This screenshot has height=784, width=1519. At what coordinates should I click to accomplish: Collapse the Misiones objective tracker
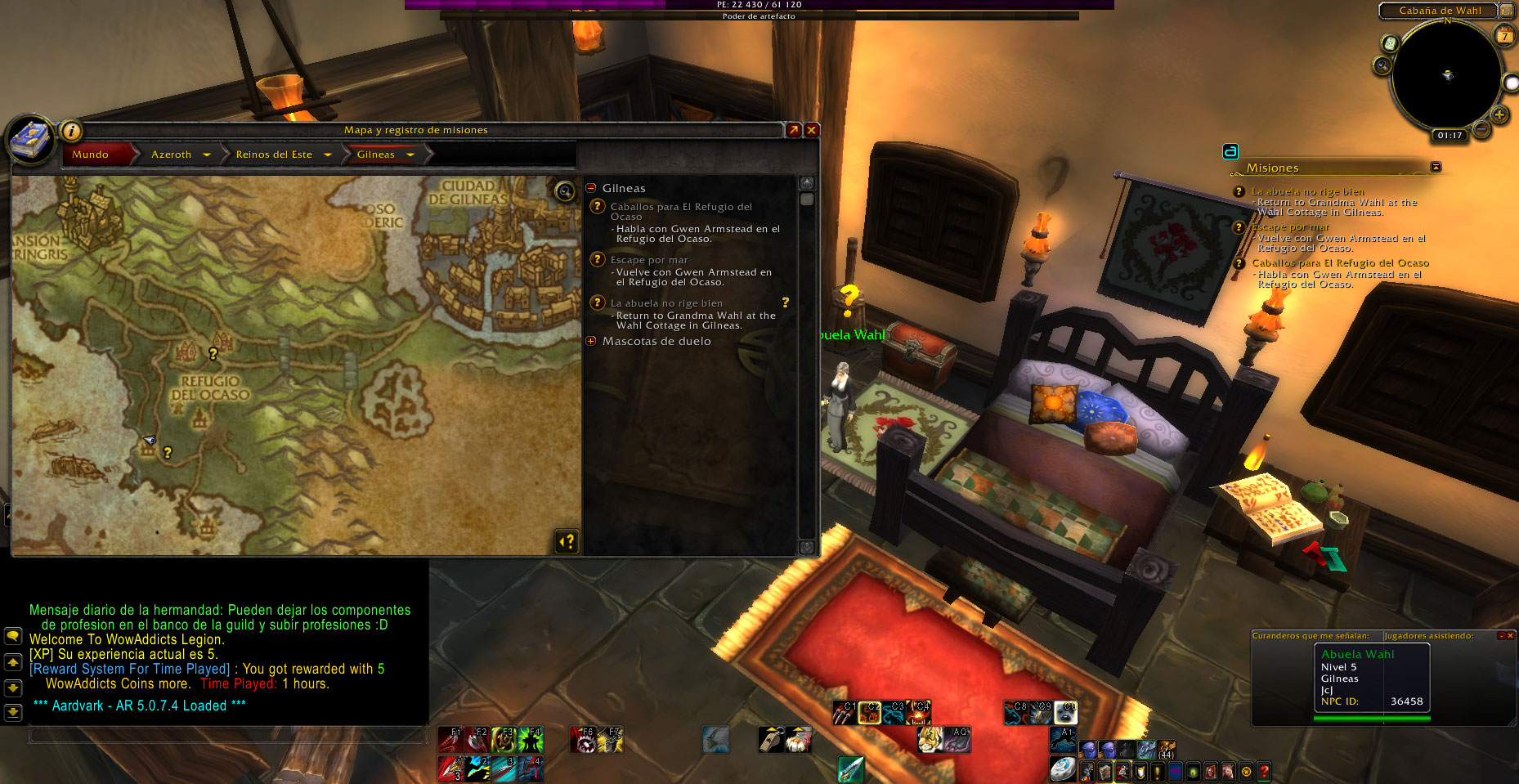click(x=1436, y=167)
